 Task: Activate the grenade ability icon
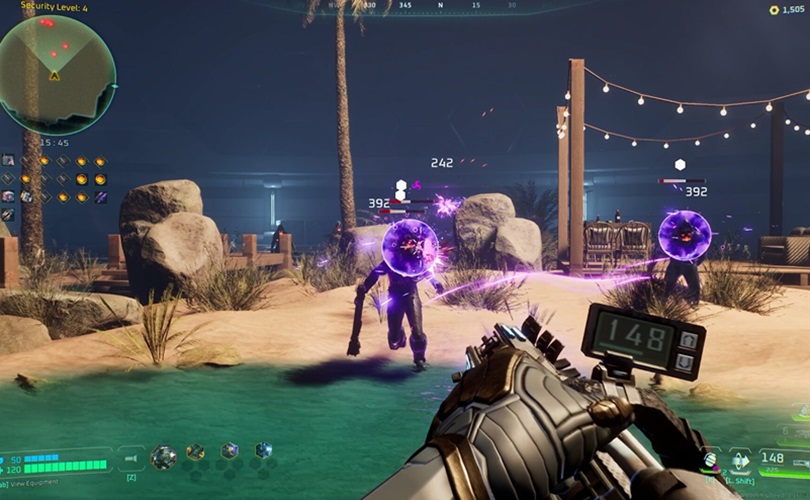click(710, 459)
